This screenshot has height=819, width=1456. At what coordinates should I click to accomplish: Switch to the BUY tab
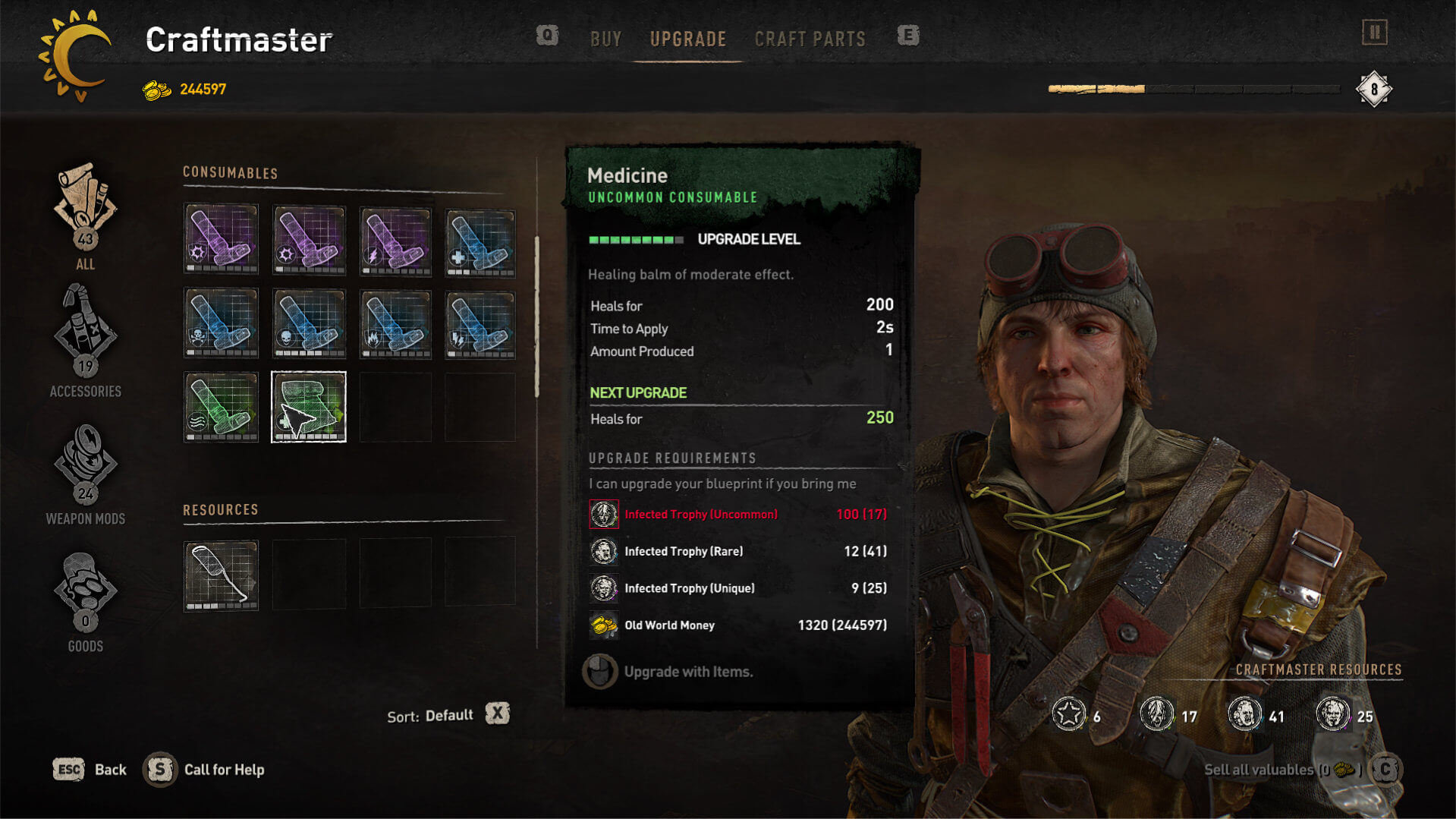605,39
